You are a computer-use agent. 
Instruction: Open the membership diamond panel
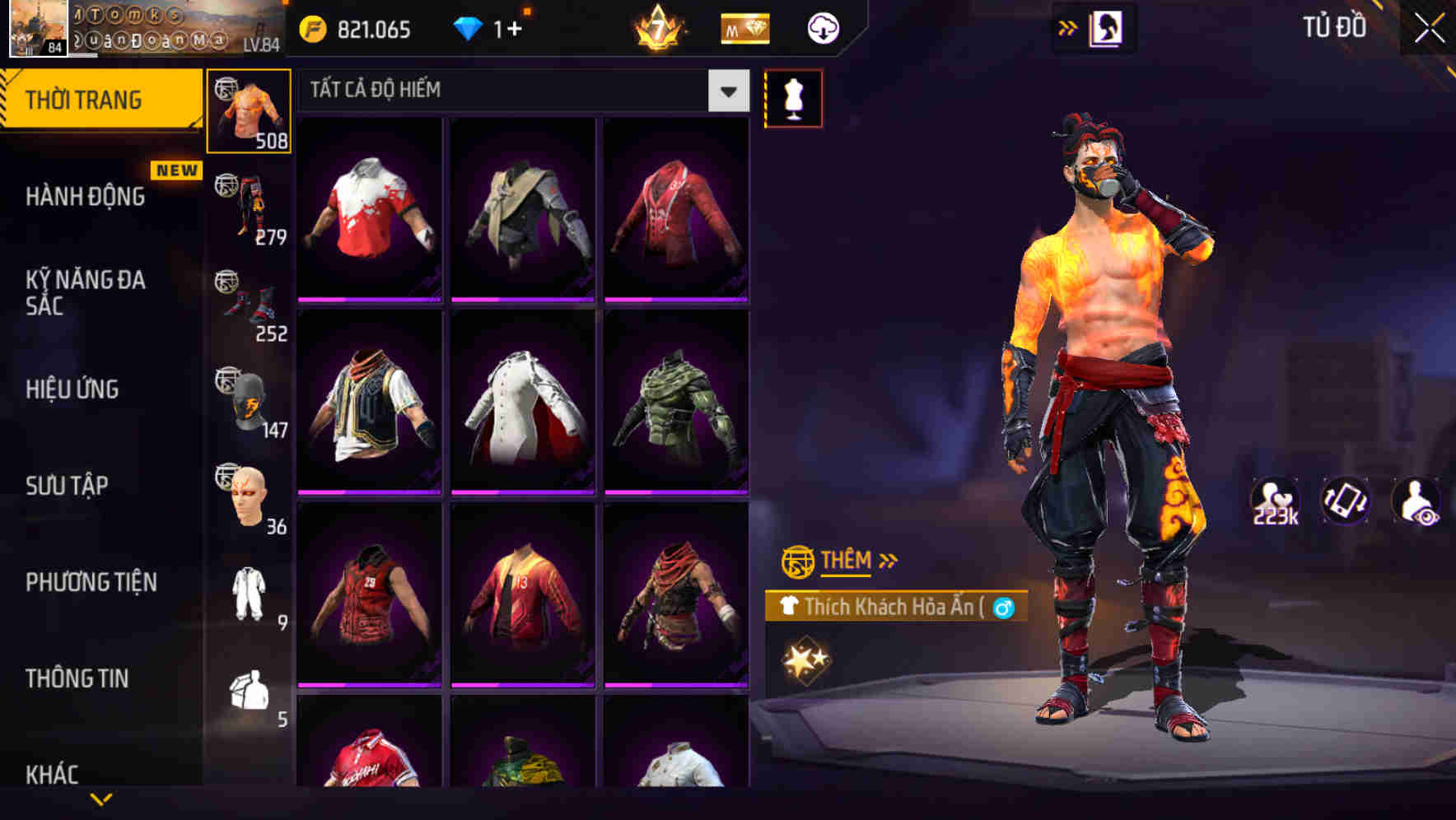tap(744, 27)
